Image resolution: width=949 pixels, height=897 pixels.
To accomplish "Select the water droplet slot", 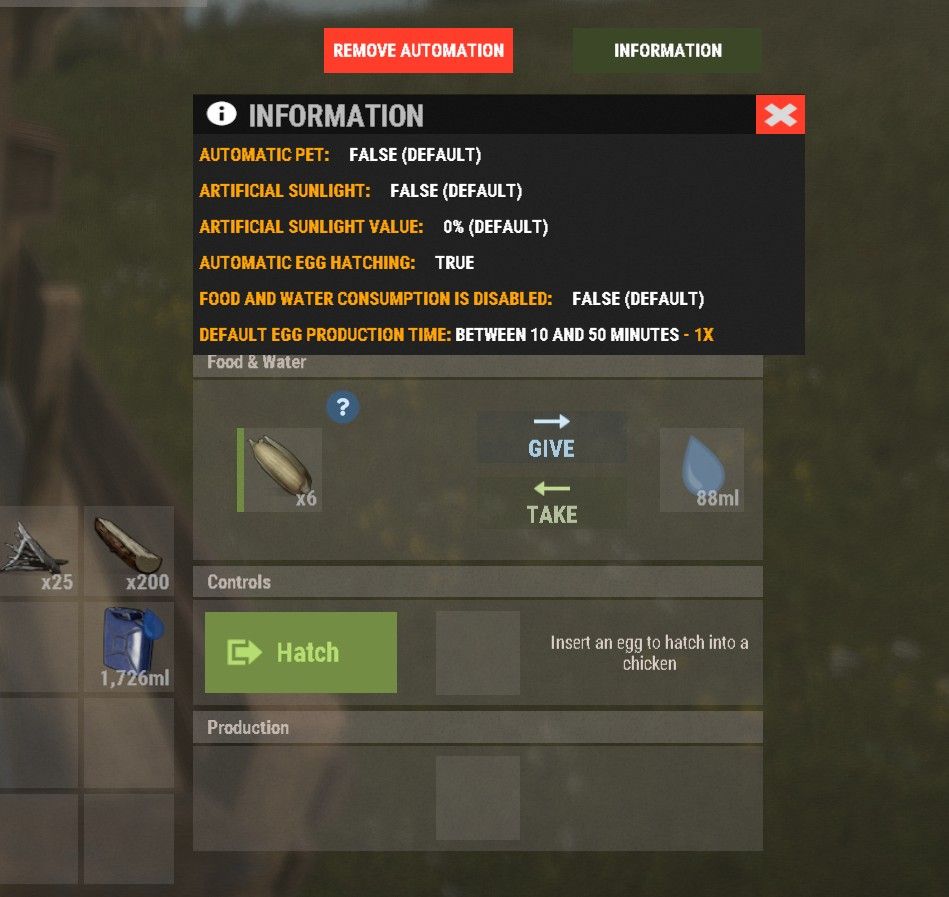I will point(702,470).
